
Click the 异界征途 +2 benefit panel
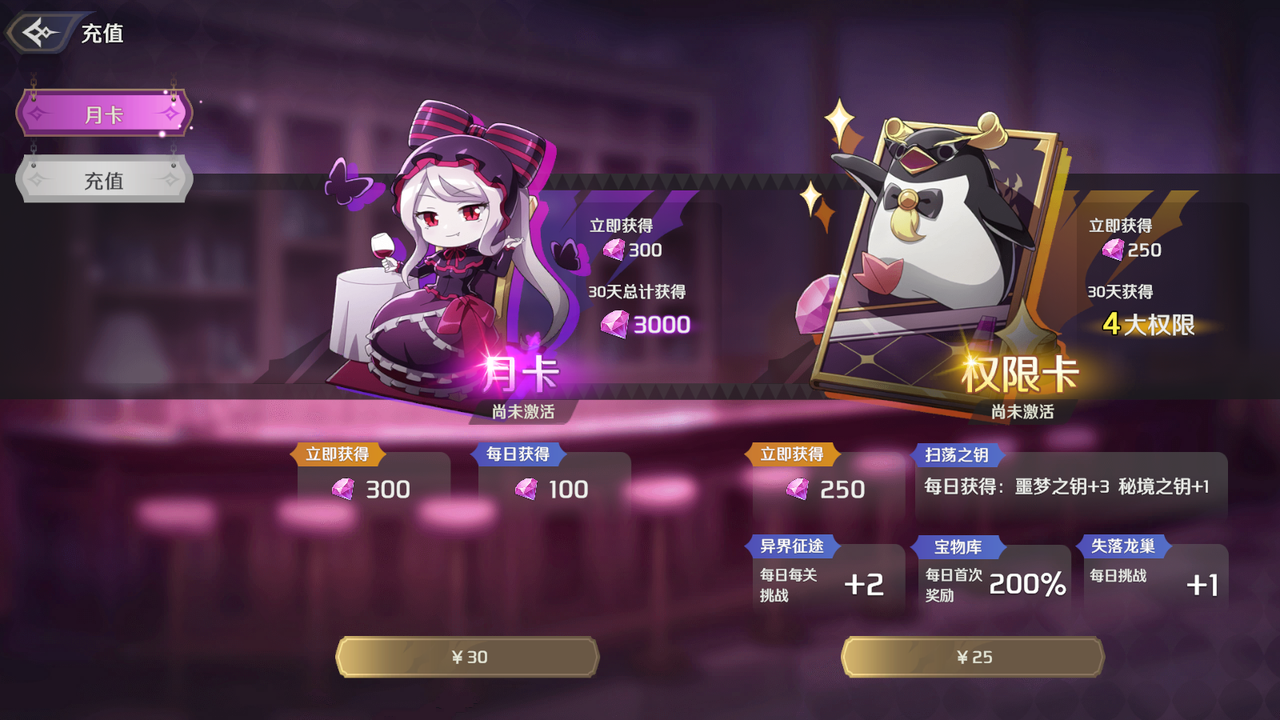click(823, 575)
